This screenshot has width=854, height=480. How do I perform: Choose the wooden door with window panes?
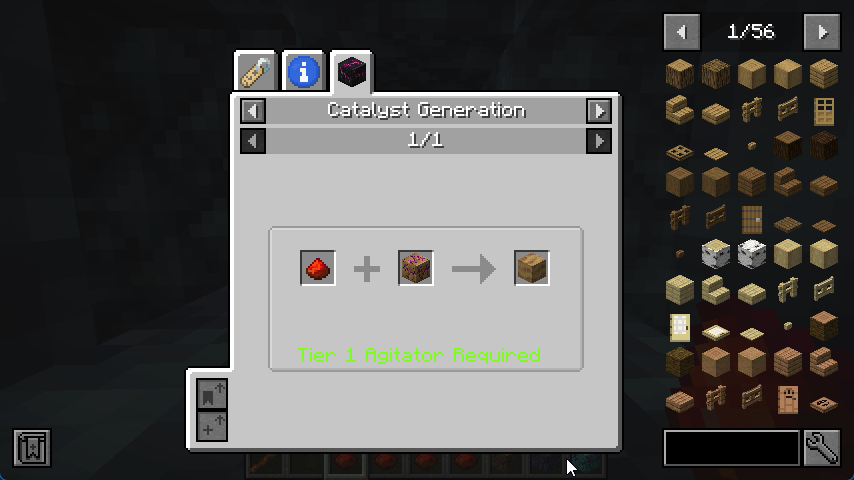point(824,110)
